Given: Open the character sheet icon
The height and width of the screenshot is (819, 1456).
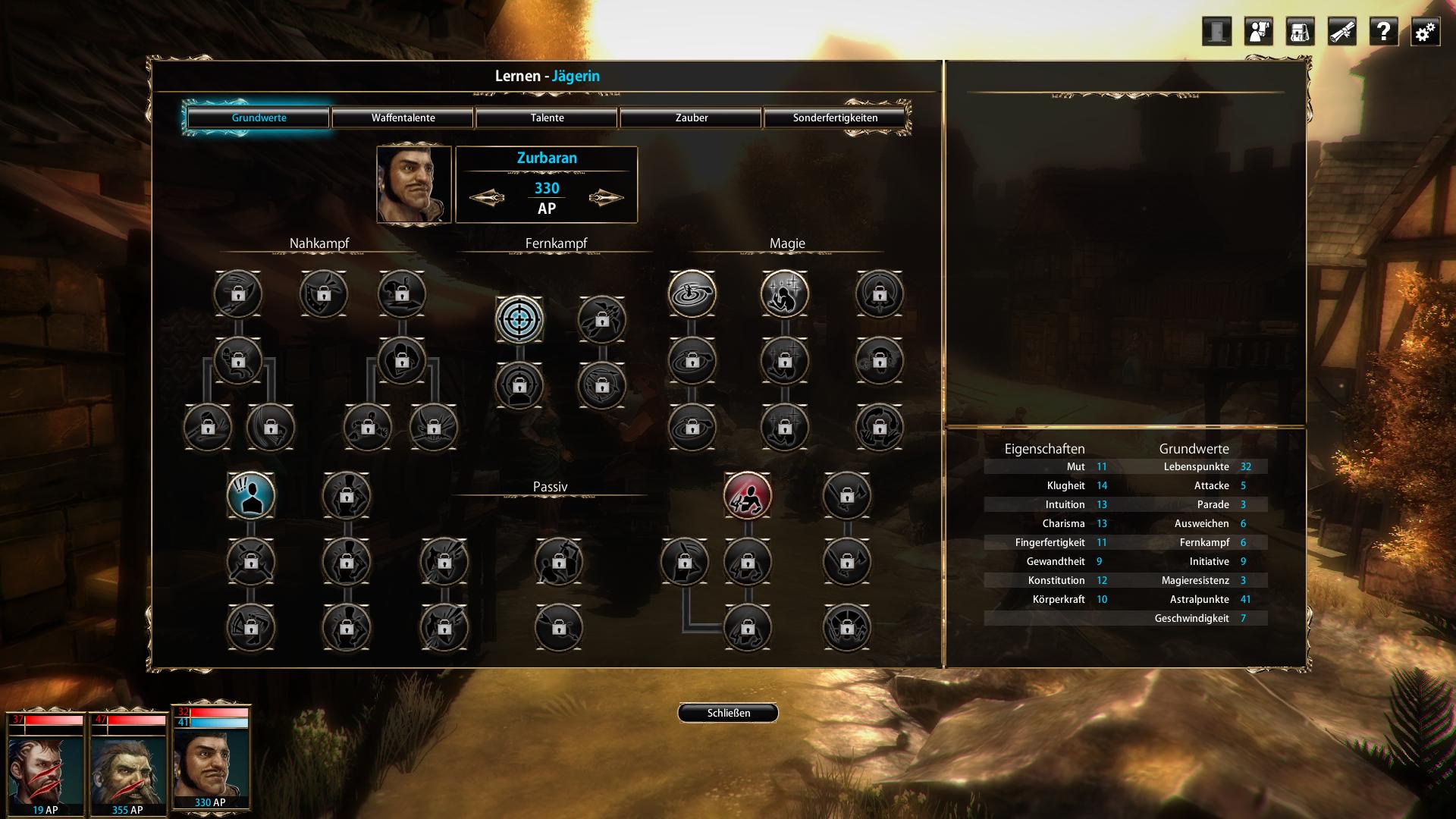Looking at the screenshot, I should (1258, 32).
